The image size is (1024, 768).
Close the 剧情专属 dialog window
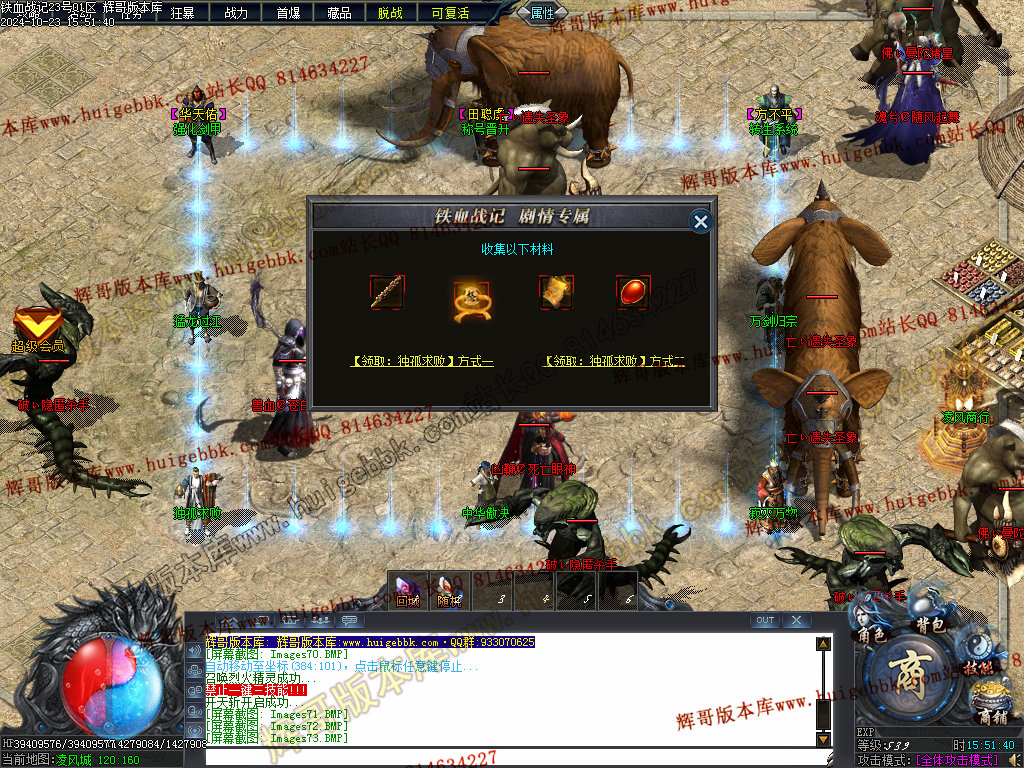click(x=701, y=221)
